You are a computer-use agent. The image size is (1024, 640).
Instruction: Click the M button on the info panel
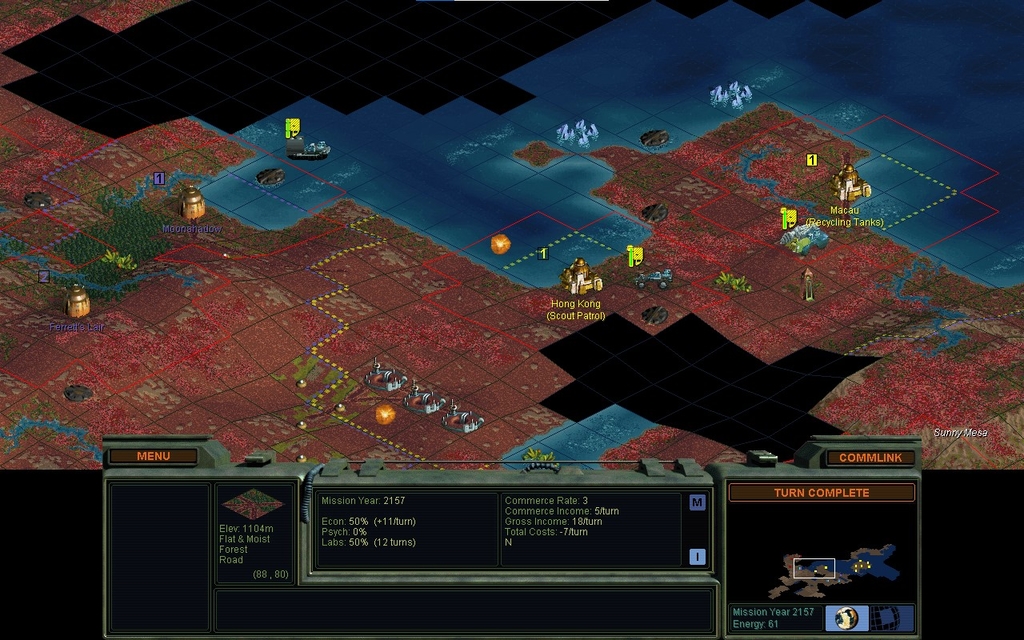point(697,503)
